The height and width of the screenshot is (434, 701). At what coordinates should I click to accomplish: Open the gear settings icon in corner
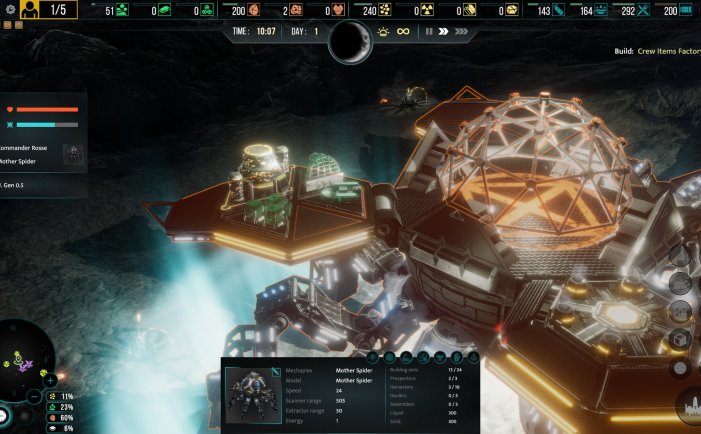[8, 9]
